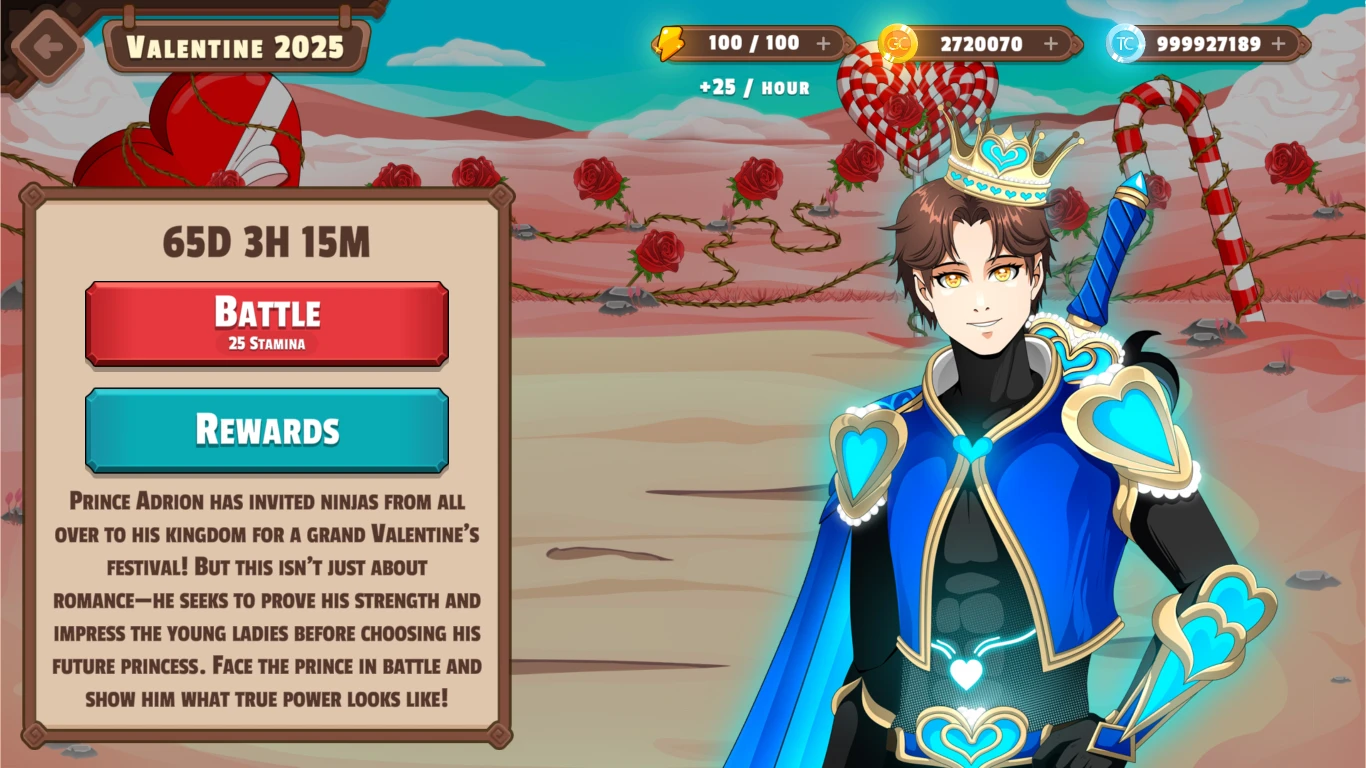The width and height of the screenshot is (1366, 768).
Task: Click the event countdown timer 65D 3H 15M
Action: (266, 240)
